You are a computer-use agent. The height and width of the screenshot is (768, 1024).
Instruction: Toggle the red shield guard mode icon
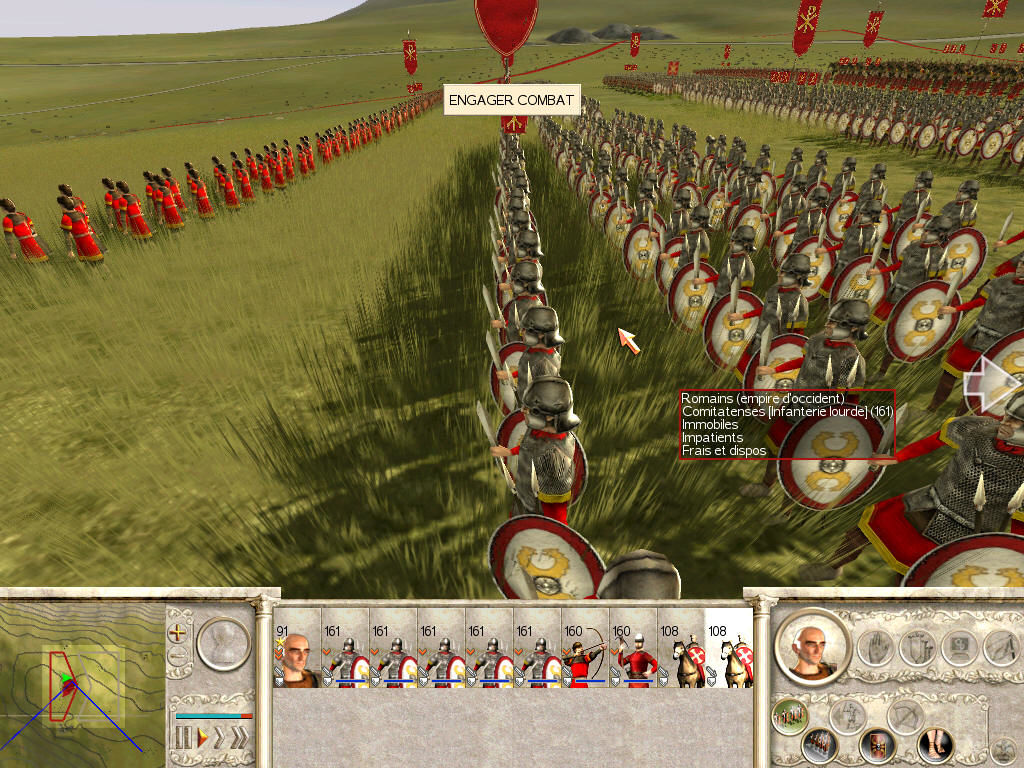(877, 745)
